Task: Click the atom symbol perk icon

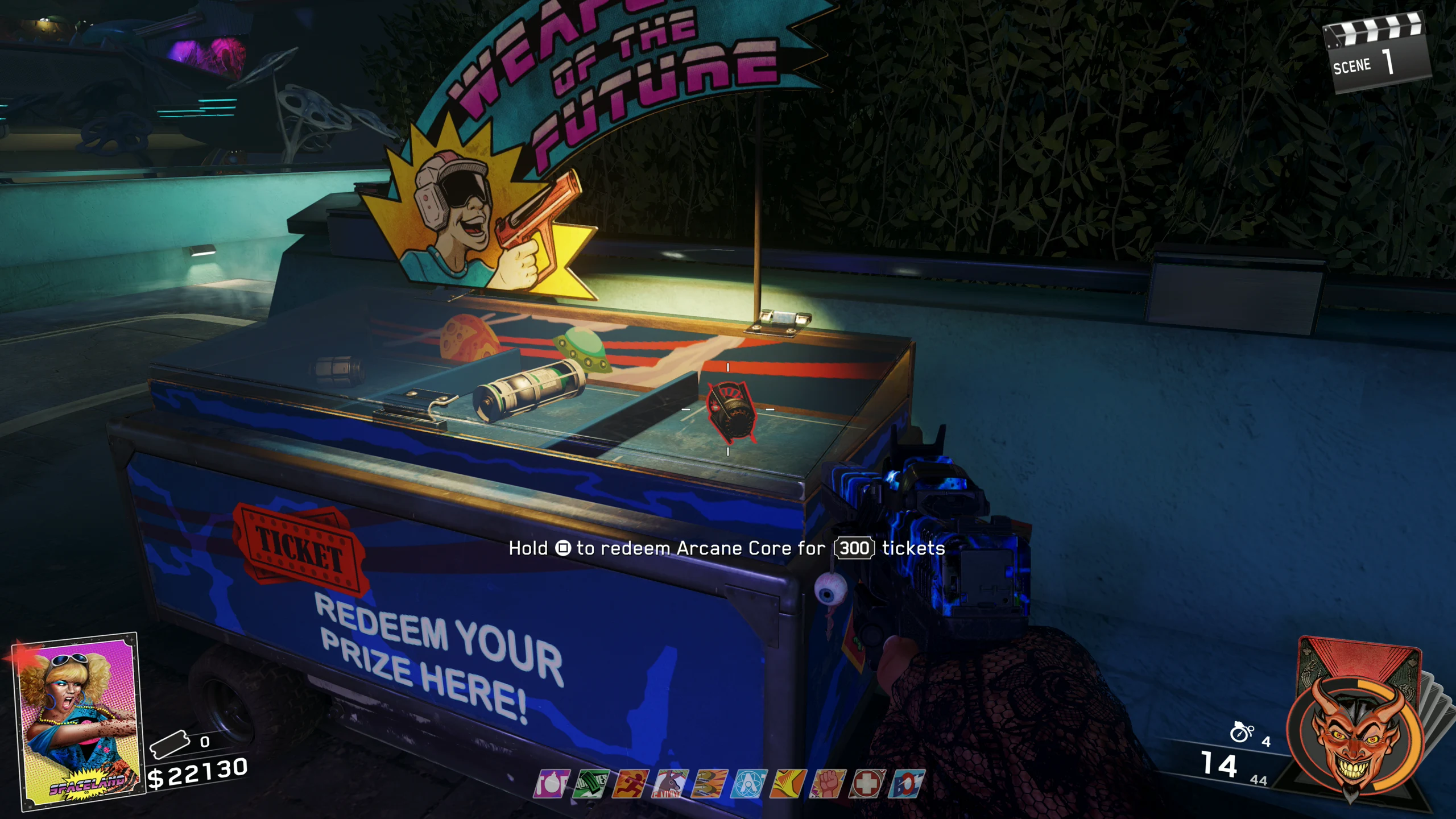Action: [x=748, y=784]
